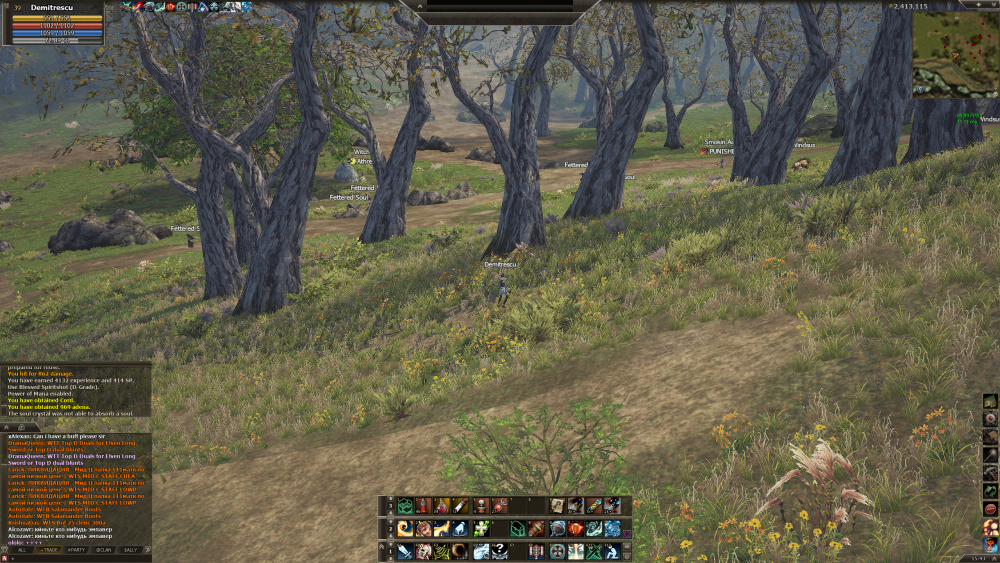
Task: Switch chat to the ALL tab
Action: pyautogui.click(x=22, y=550)
